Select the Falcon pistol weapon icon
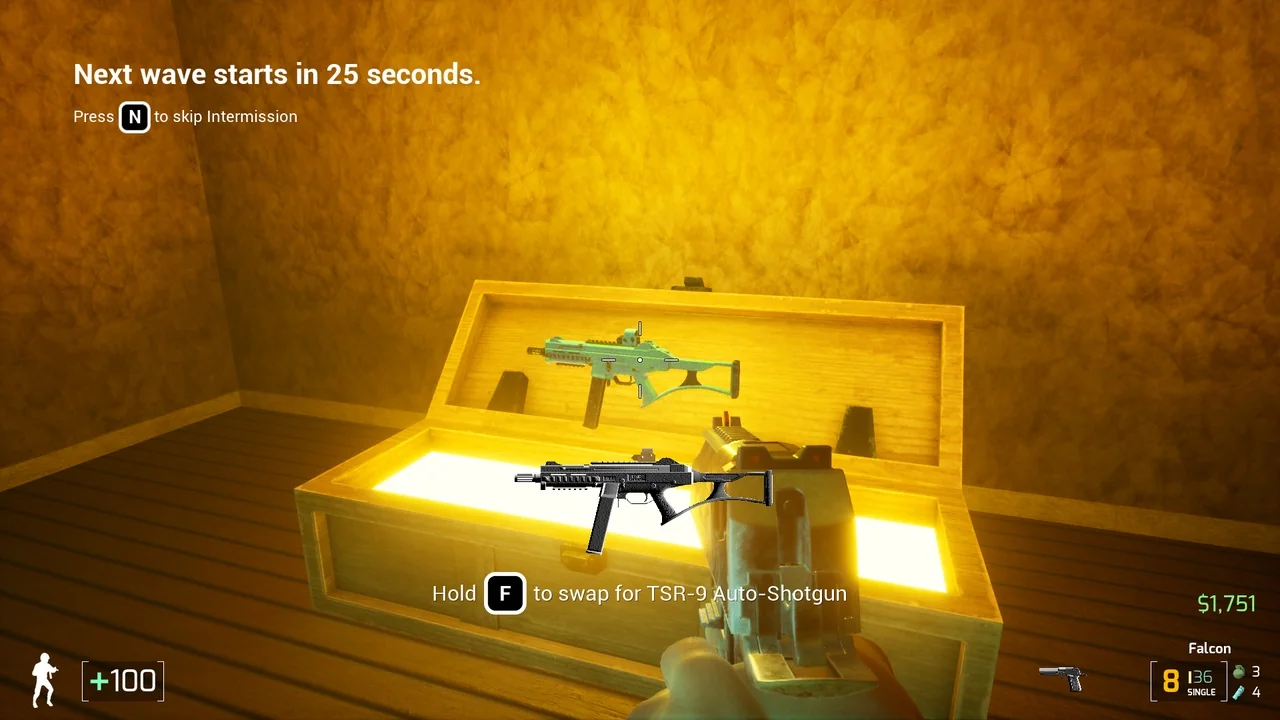1280x720 pixels. point(1061,677)
